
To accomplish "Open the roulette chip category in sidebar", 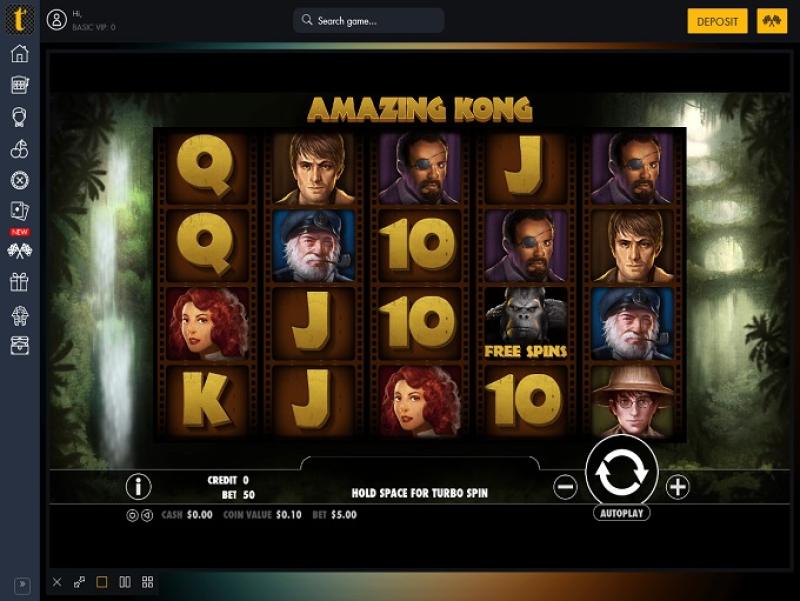I will [20, 181].
